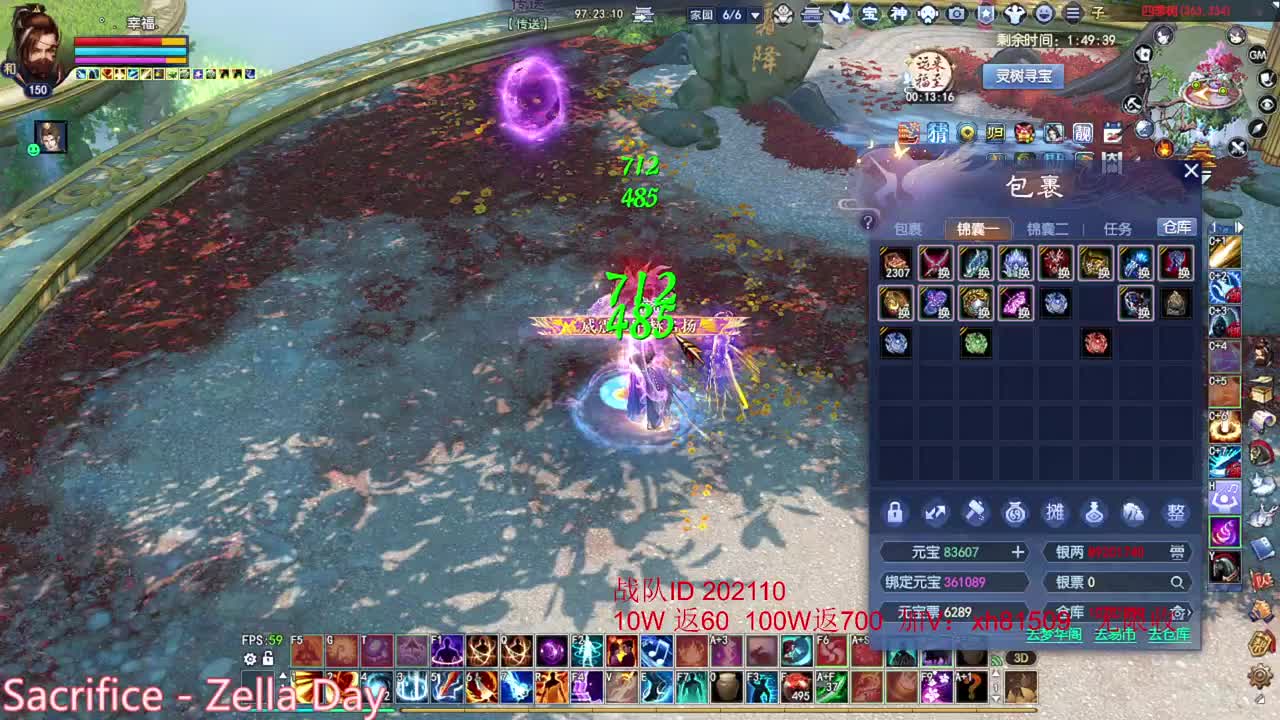Click the 神 icon on the top bar
This screenshot has width=1280, height=720.
(x=898, y=13)
